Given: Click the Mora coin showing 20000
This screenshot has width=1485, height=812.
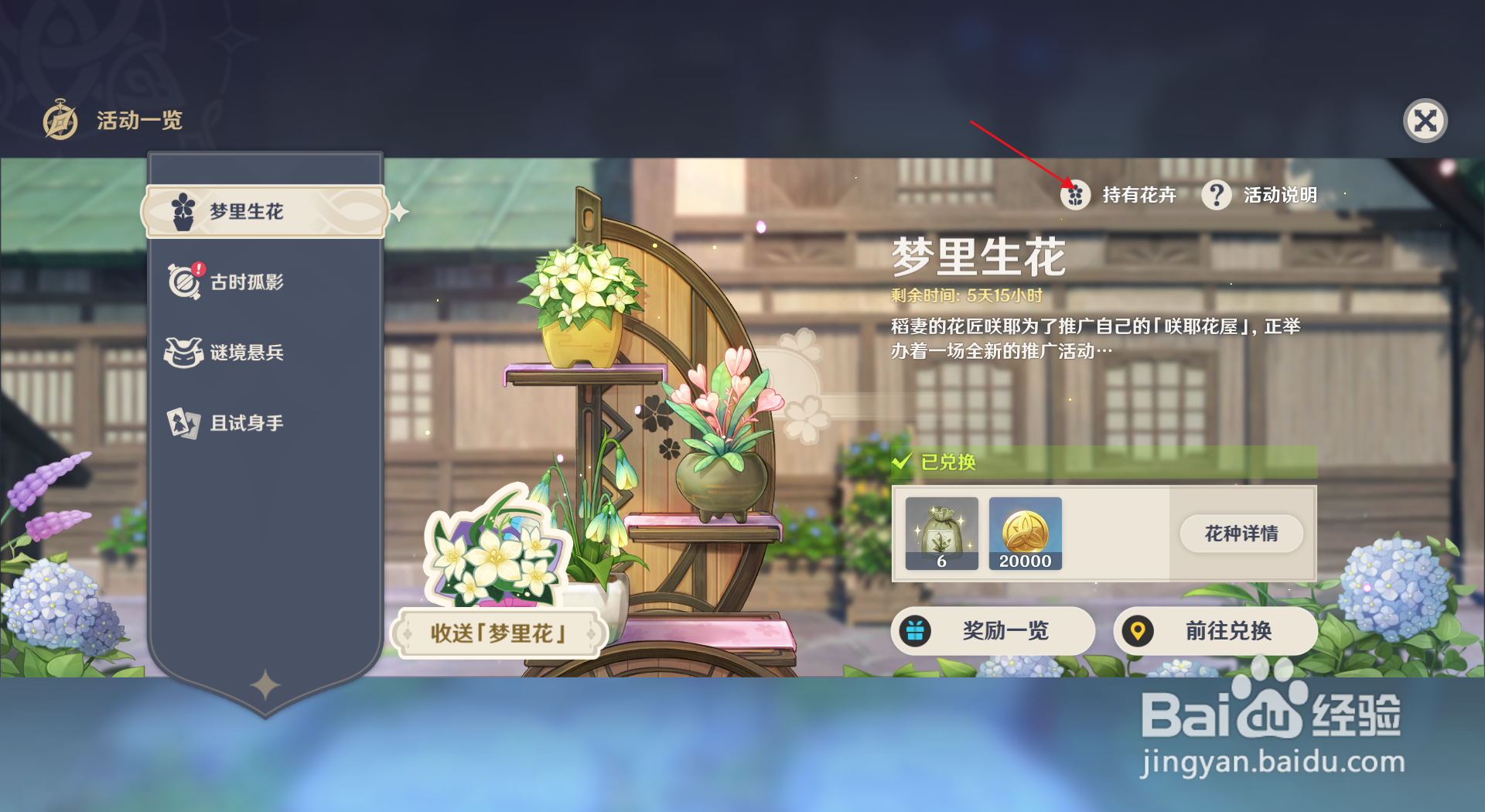Looking at the screenshot, I should (x=1026, y=534).
